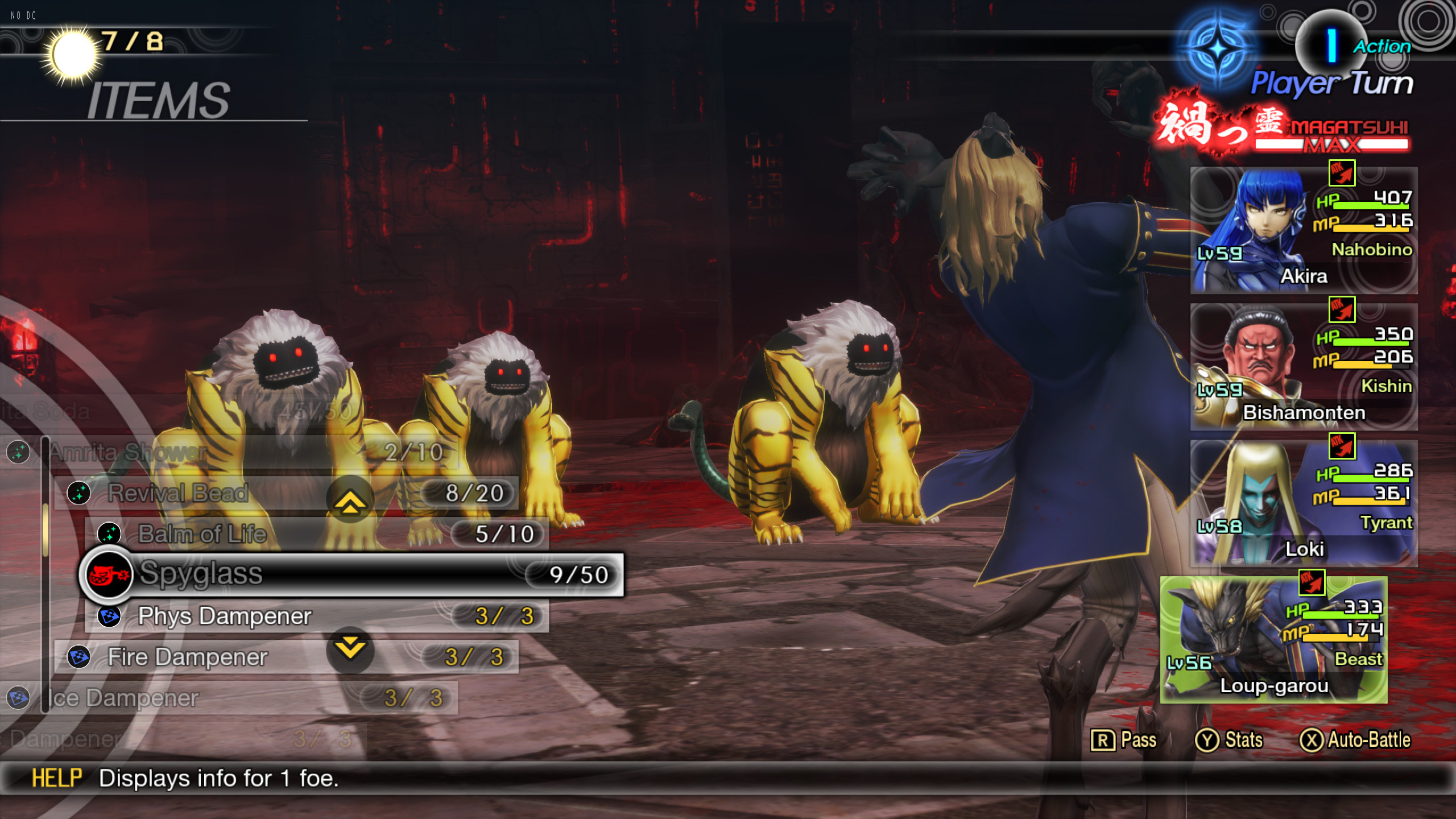Select the Spyglass item icon
The image size is (1456, 819).
pyautogui.click(x=109, y=574)
